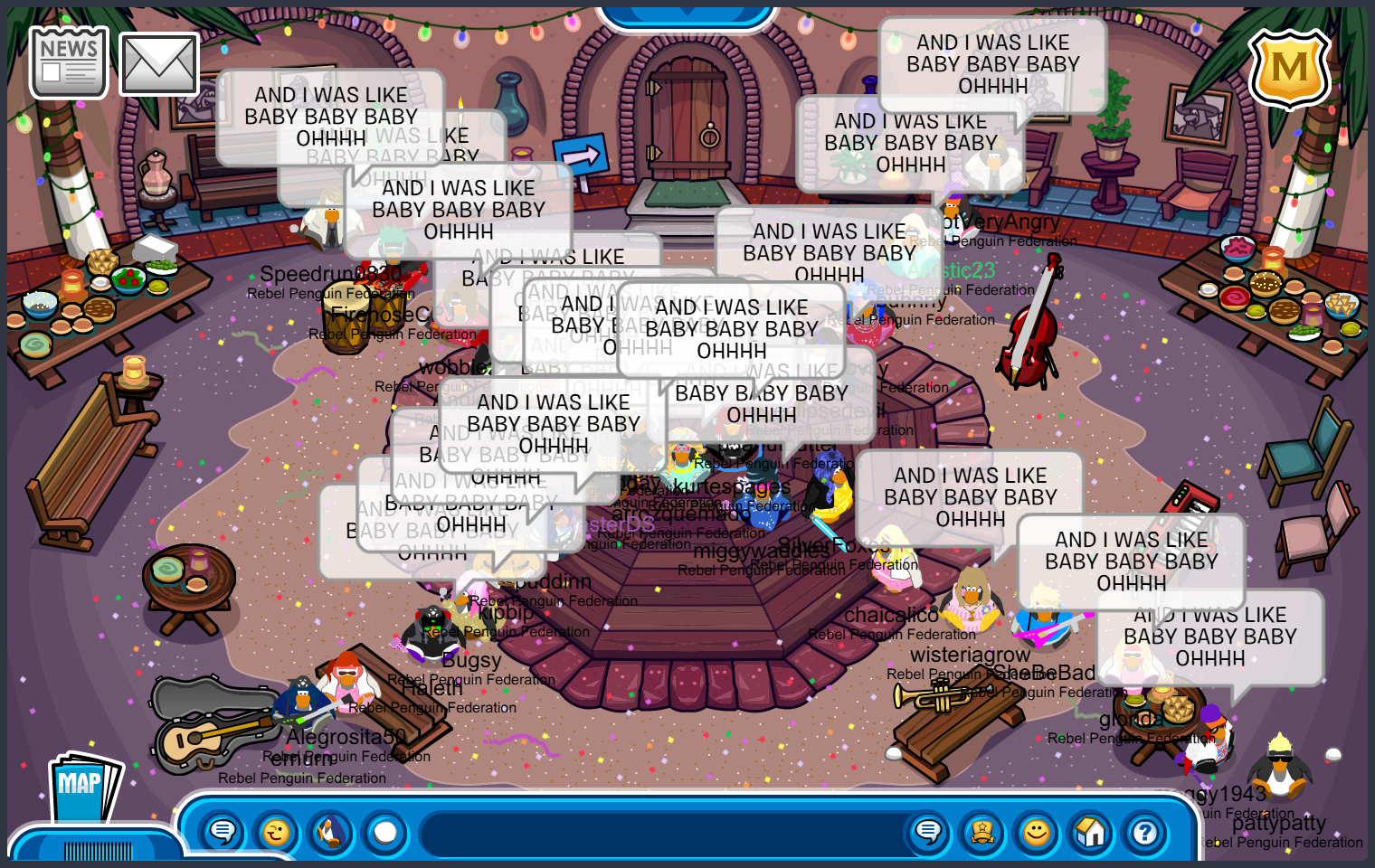Image resolution: width=1375 pixels, height=868 pixels.
Task: Open the safe chat speech bubble menu
Action: 223,832
